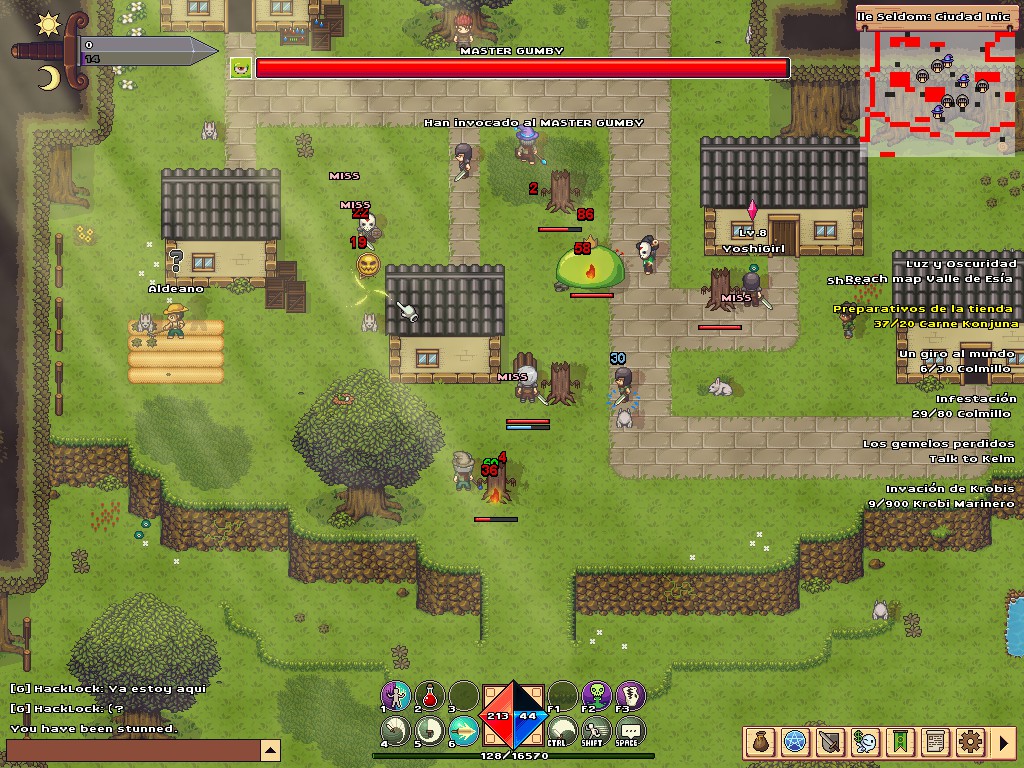Trigger the running dash skill on SHIFT
Screen dimensions: 1024x768
pyautogui.click(x=597, y=731)
